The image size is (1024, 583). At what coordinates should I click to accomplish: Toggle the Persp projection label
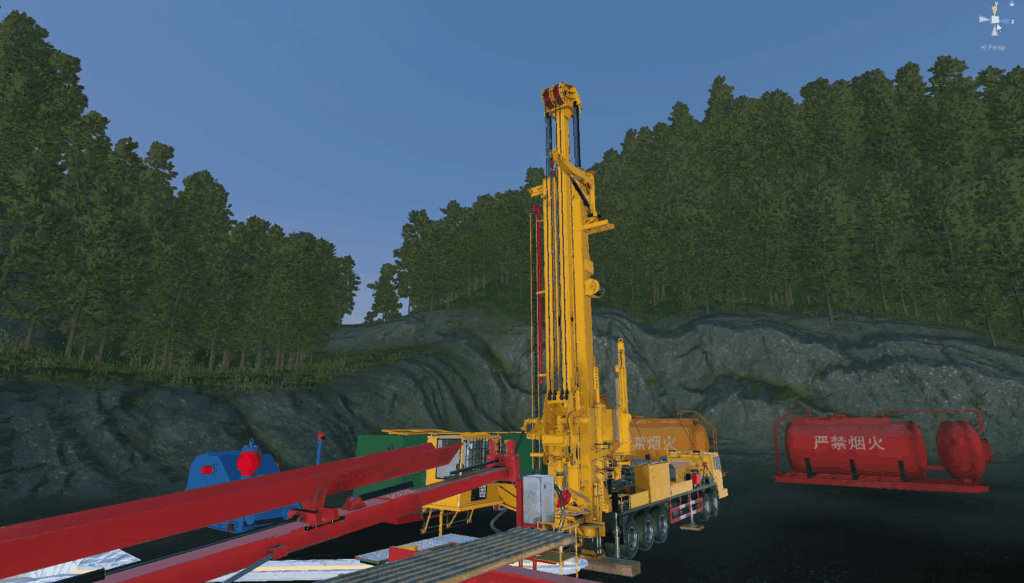(994, 46)
